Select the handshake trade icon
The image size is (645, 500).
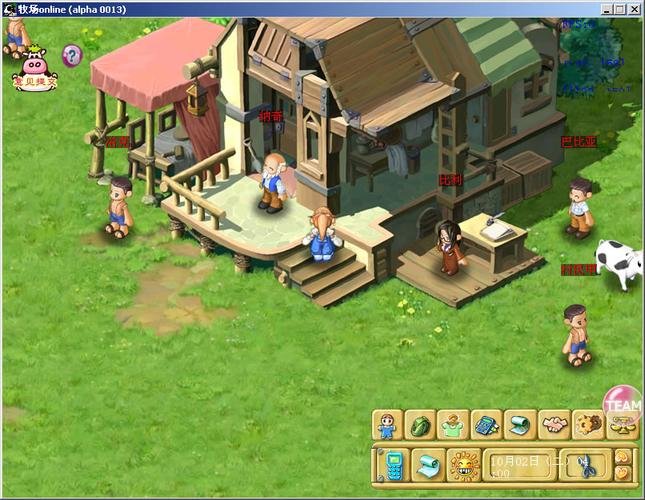(554, 425)
